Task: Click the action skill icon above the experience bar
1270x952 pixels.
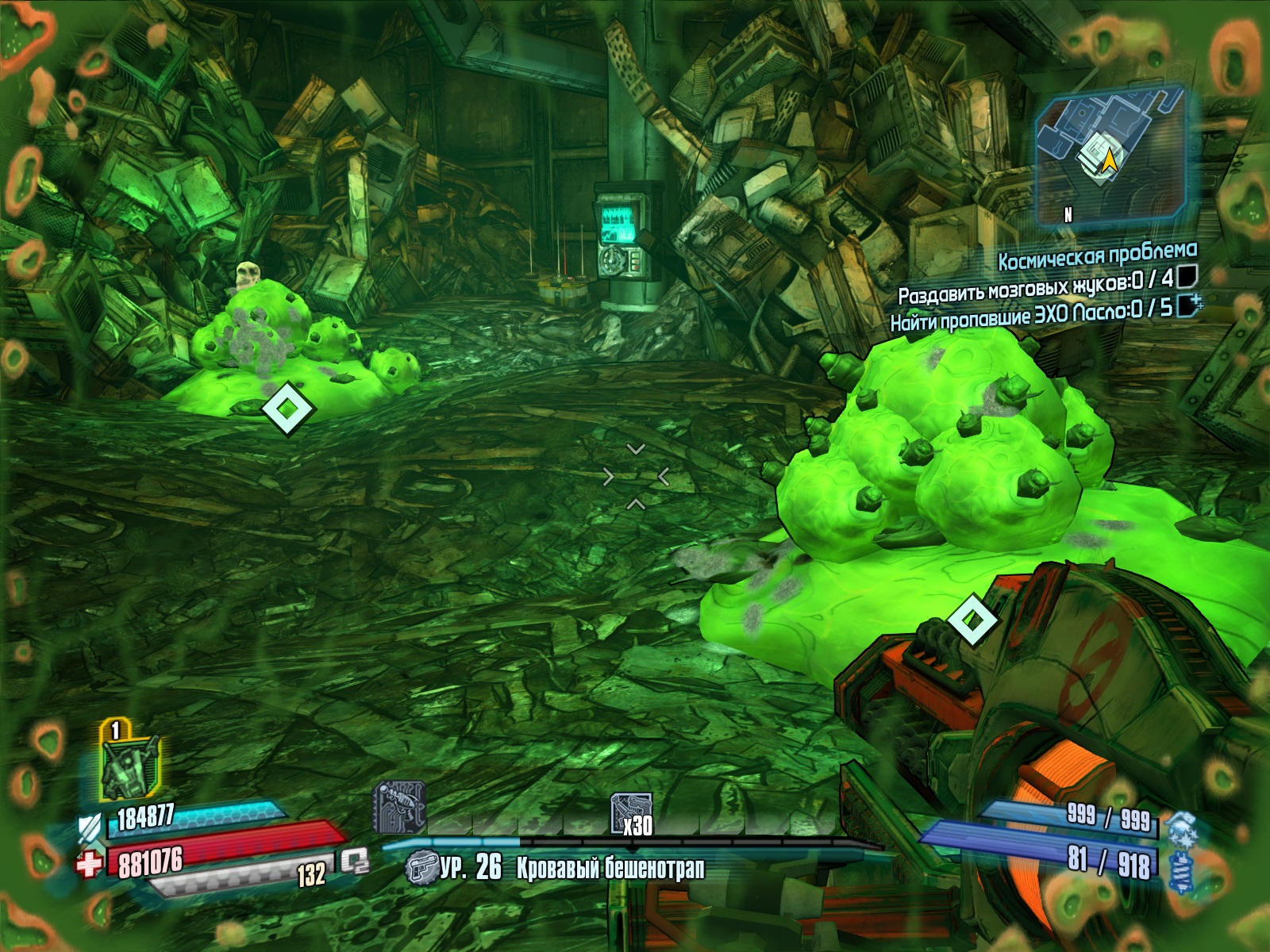Action: point(399,808)
